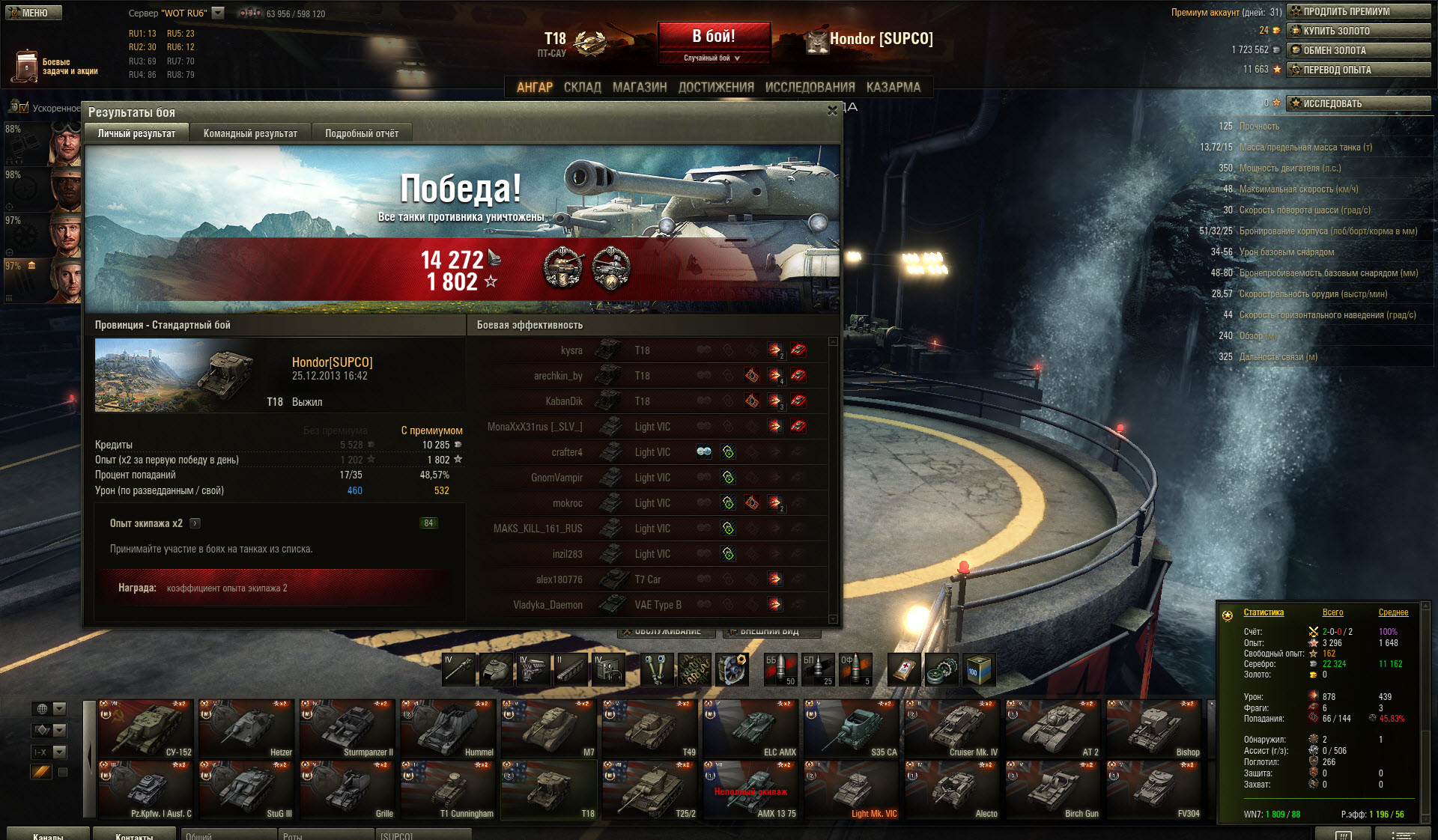The height and width of the screenshot is (840, 1438).
Task: Show the ДОСТИЖЕНИЯ page
Action: (x=716, y=87)
